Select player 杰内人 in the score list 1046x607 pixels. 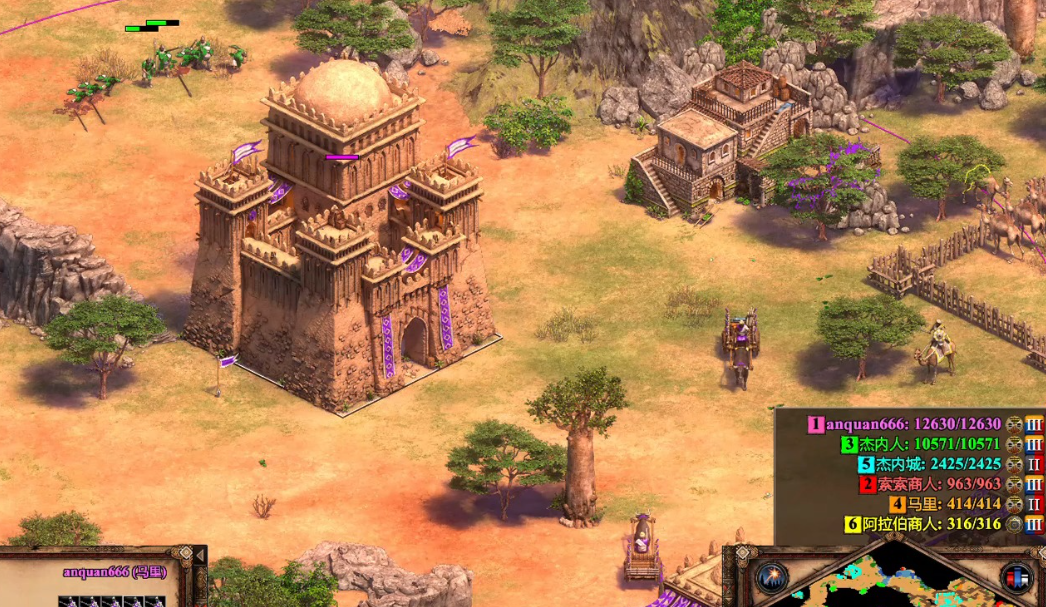[922, 444]
